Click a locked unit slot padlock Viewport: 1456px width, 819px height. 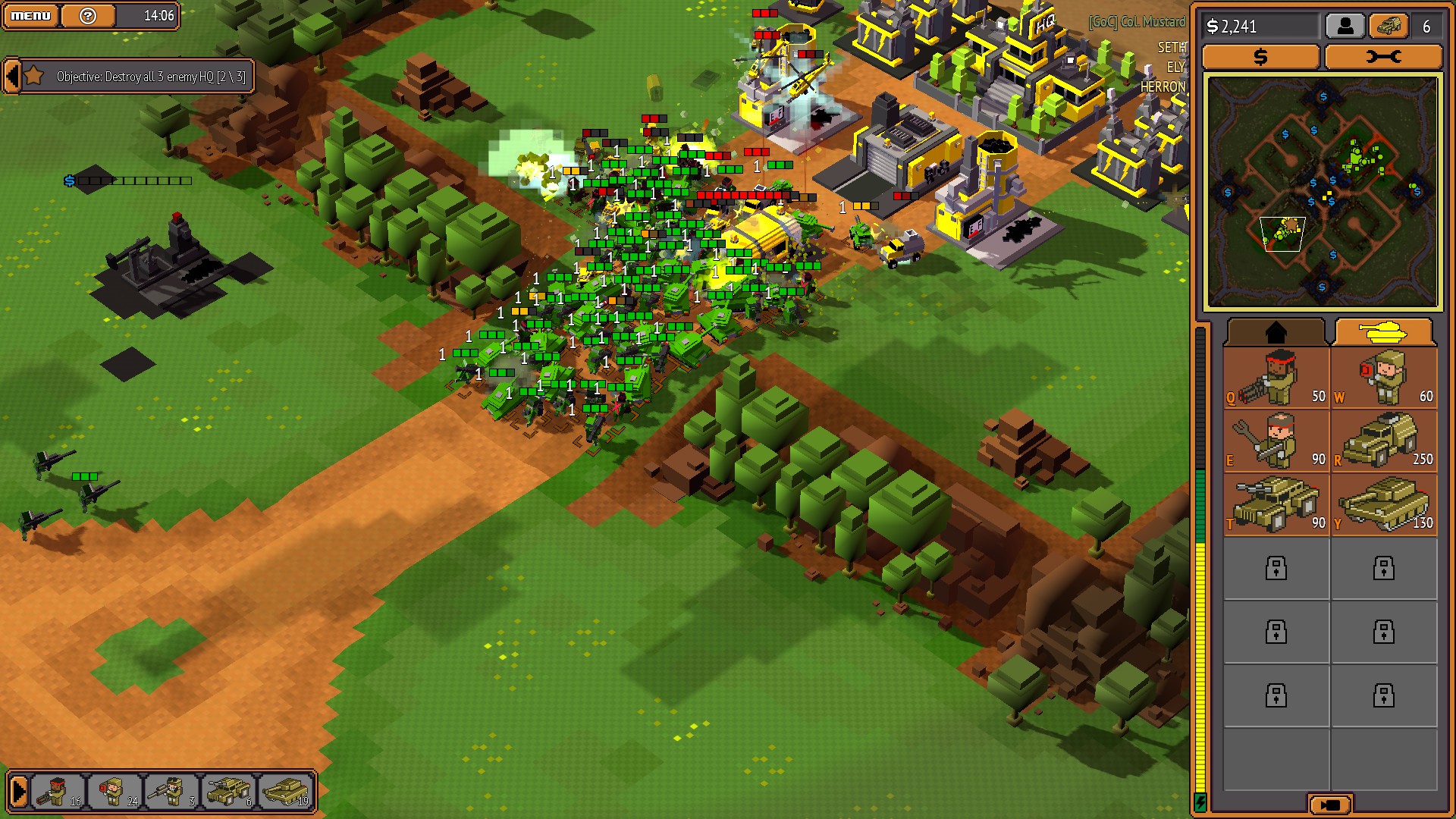[1276, 569]
